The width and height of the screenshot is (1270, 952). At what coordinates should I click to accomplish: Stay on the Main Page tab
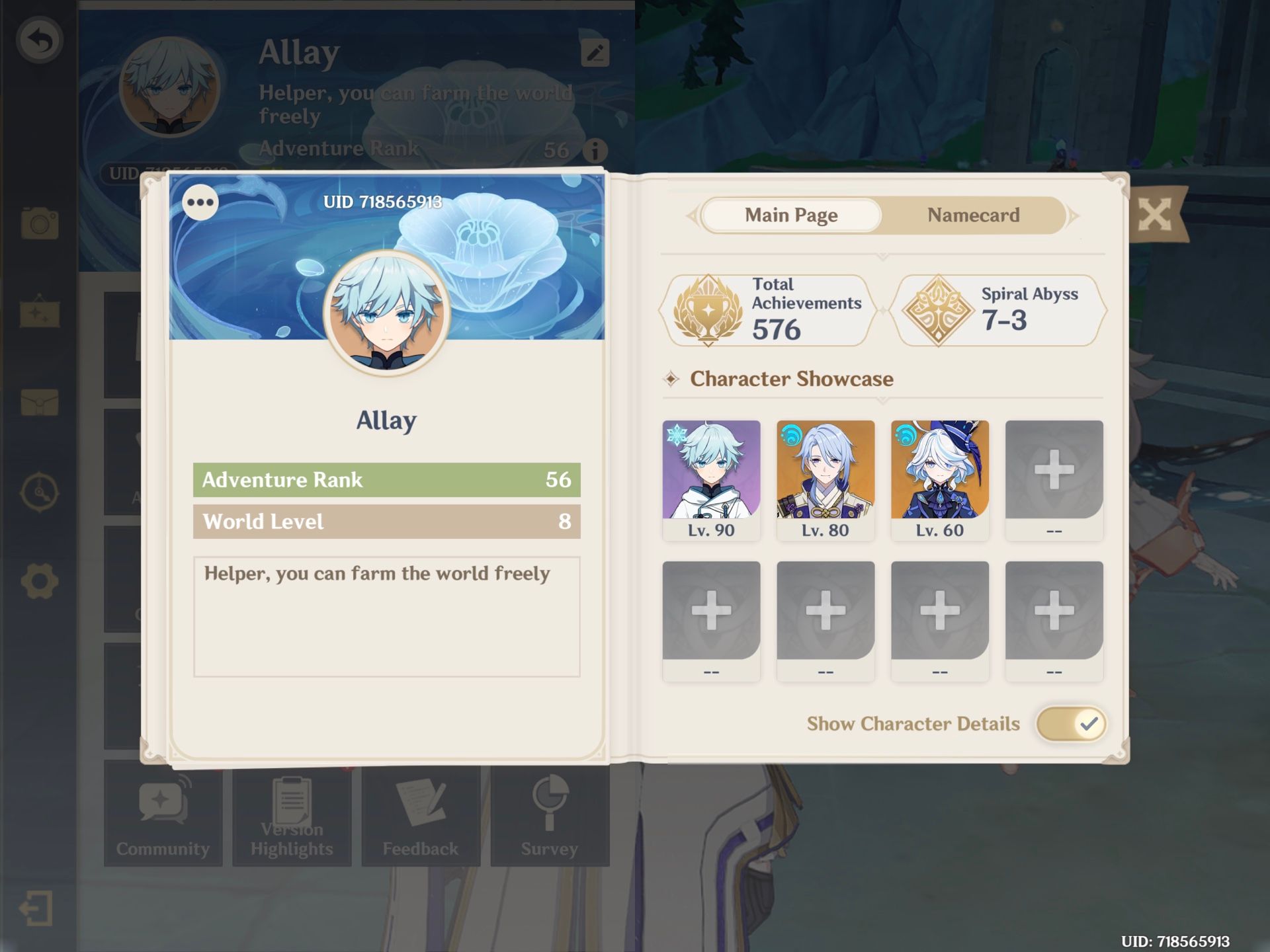(x=790, y=215)
